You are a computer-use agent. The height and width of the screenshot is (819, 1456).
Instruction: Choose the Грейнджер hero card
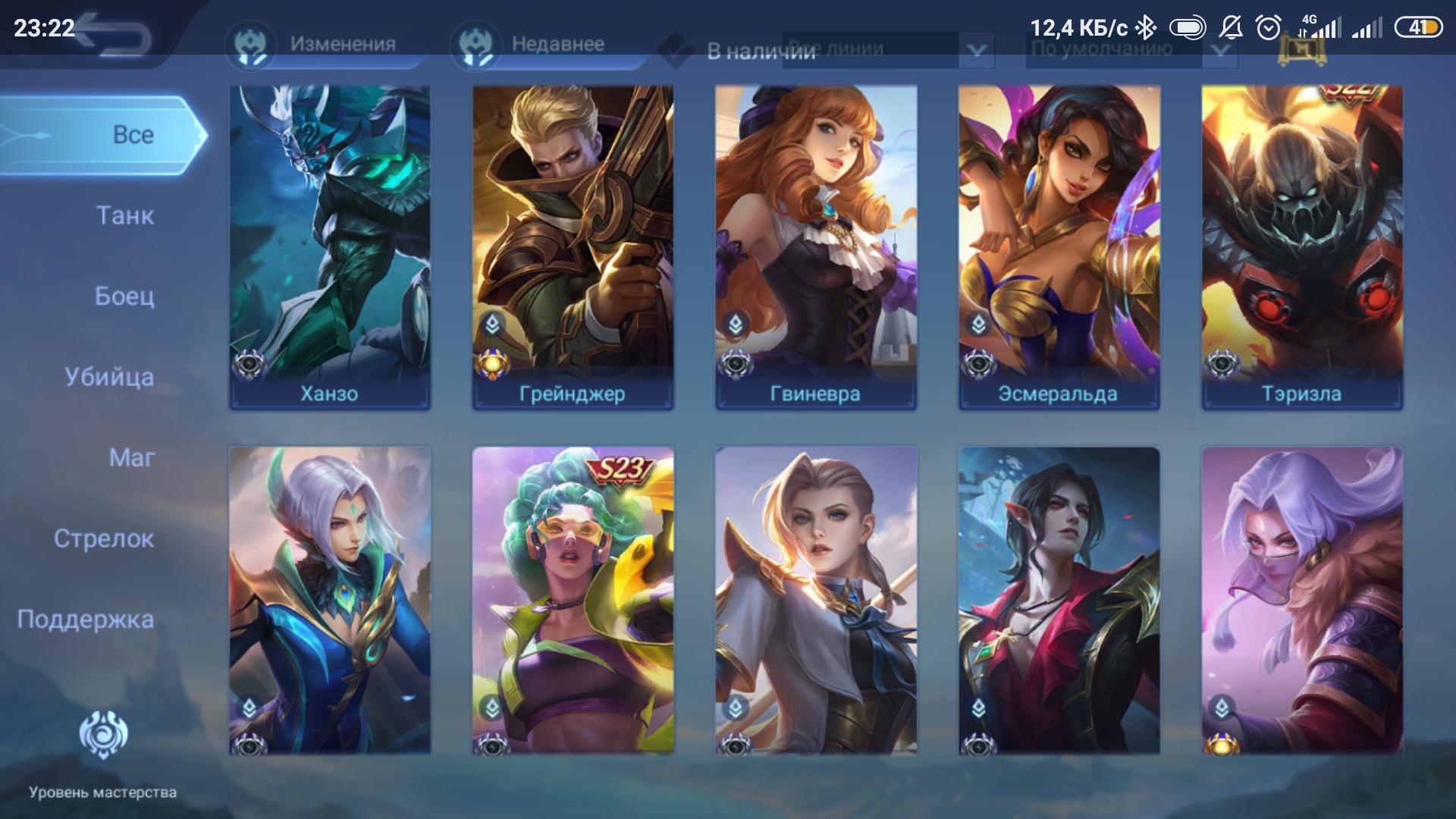[573, 246]
